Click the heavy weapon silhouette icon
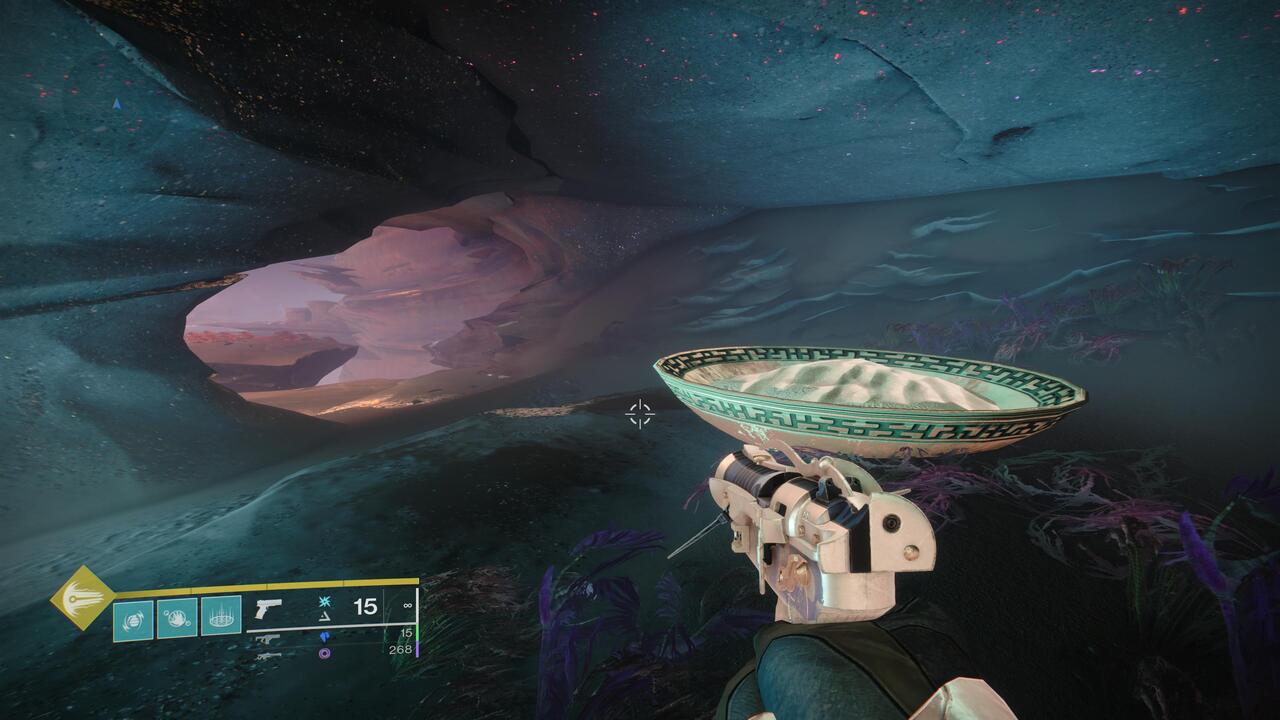 [x=266, y=656]
